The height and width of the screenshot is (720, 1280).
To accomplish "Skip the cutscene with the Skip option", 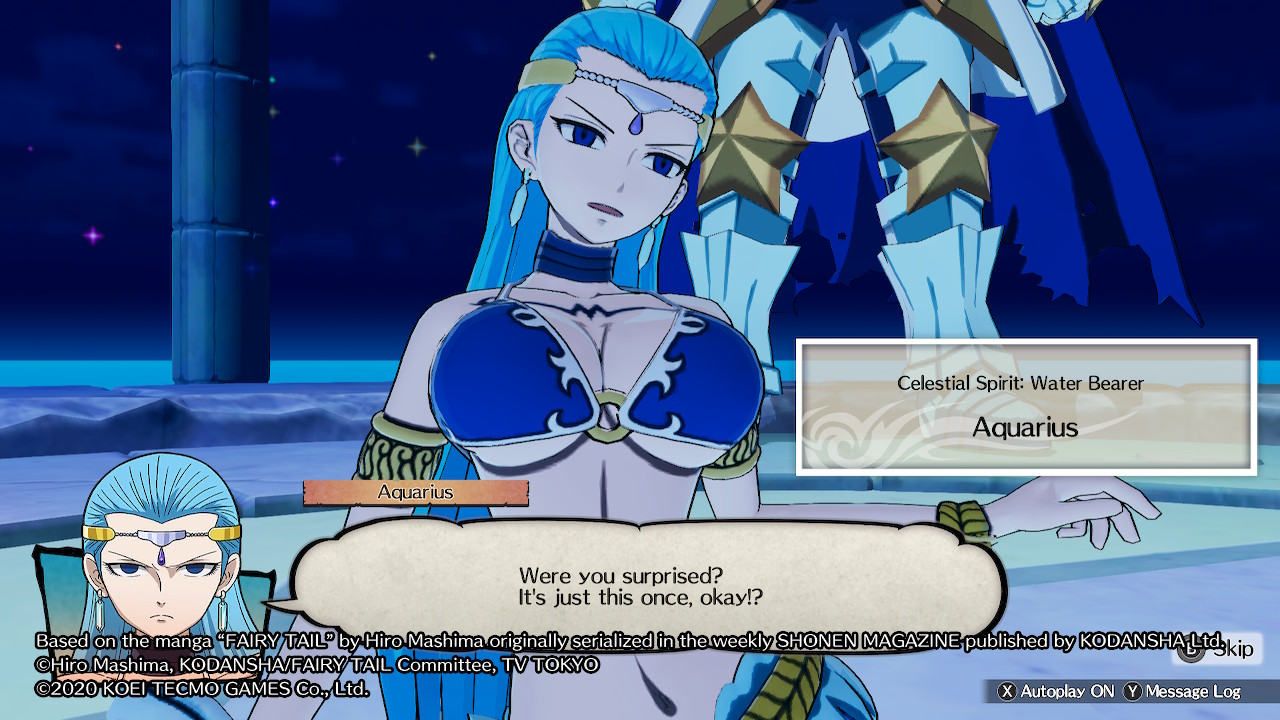I will pos(1216,650).
